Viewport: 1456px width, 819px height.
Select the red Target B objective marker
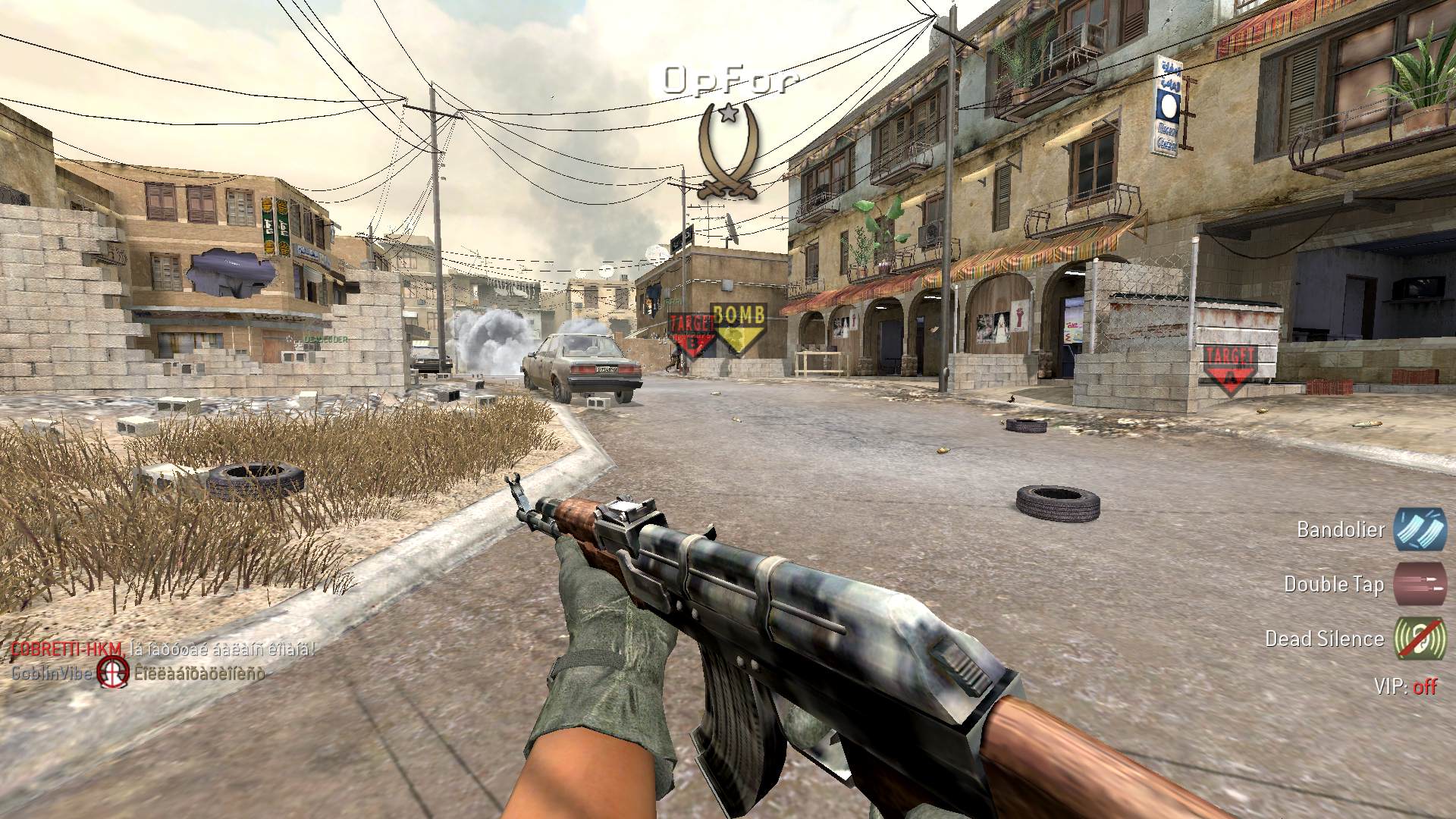coord(692,334)
